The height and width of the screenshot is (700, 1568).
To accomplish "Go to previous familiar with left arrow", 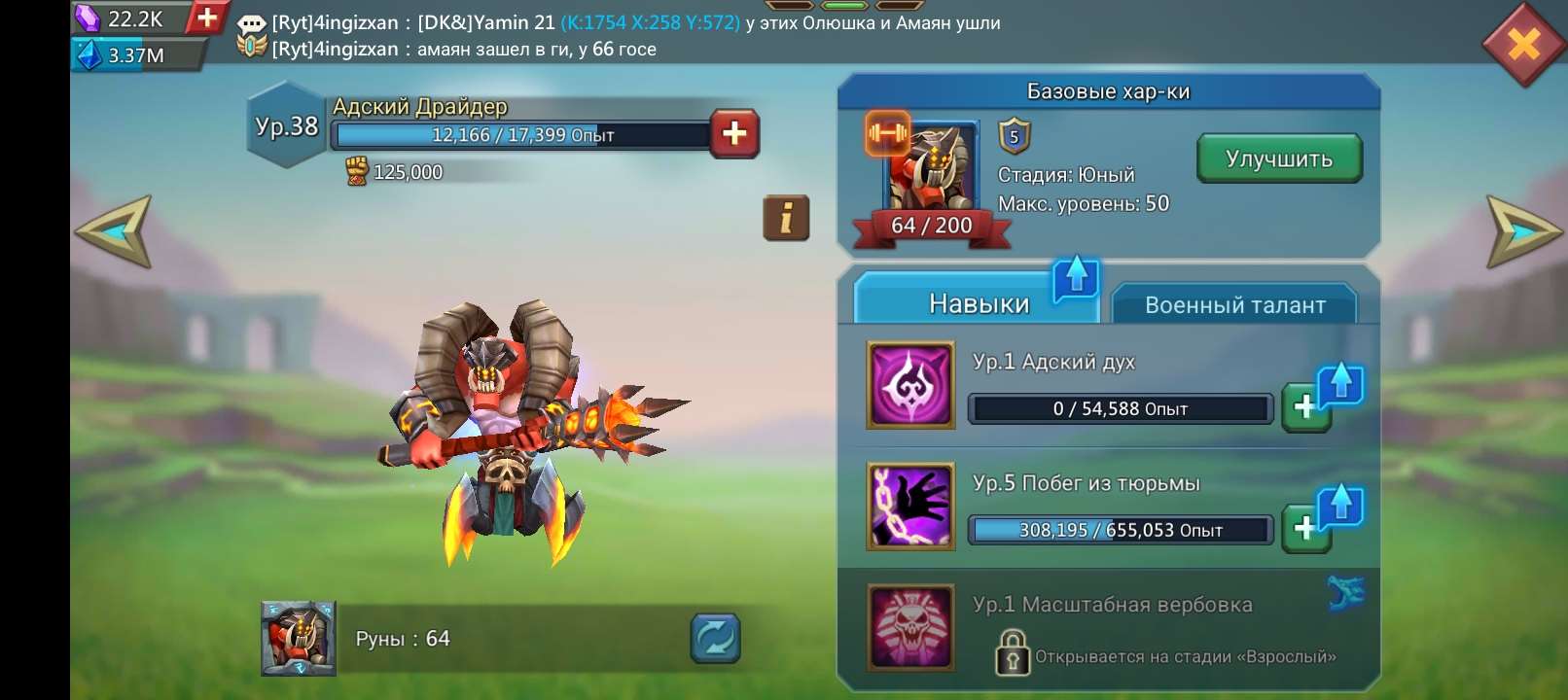I will point(113,230).
